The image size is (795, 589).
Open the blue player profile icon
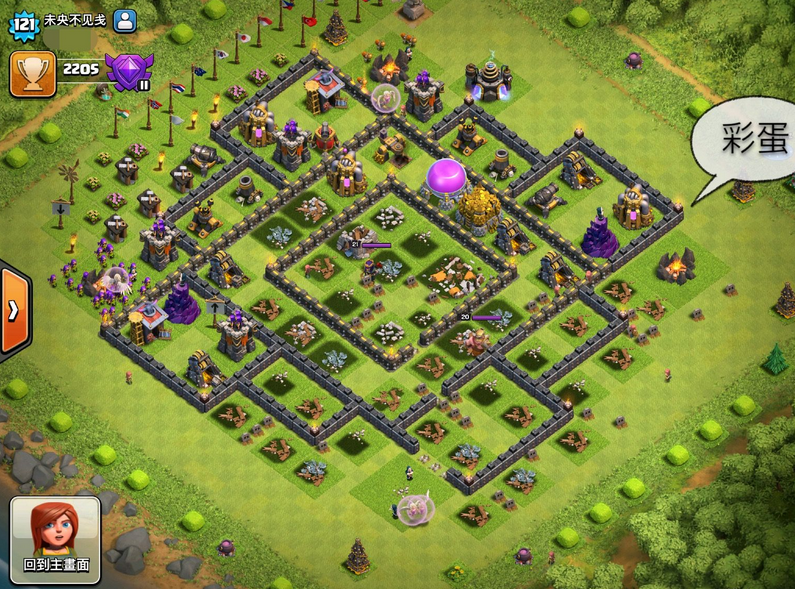(x=124, y=20)
